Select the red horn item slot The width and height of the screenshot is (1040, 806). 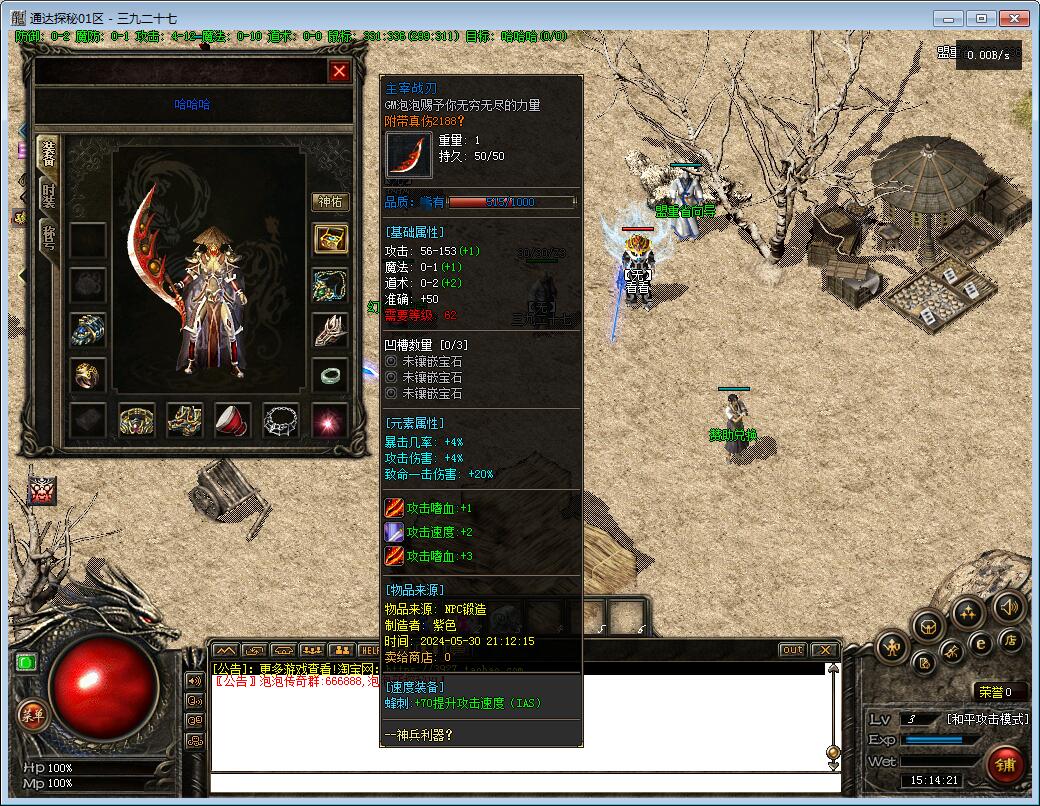click(233, 420)
